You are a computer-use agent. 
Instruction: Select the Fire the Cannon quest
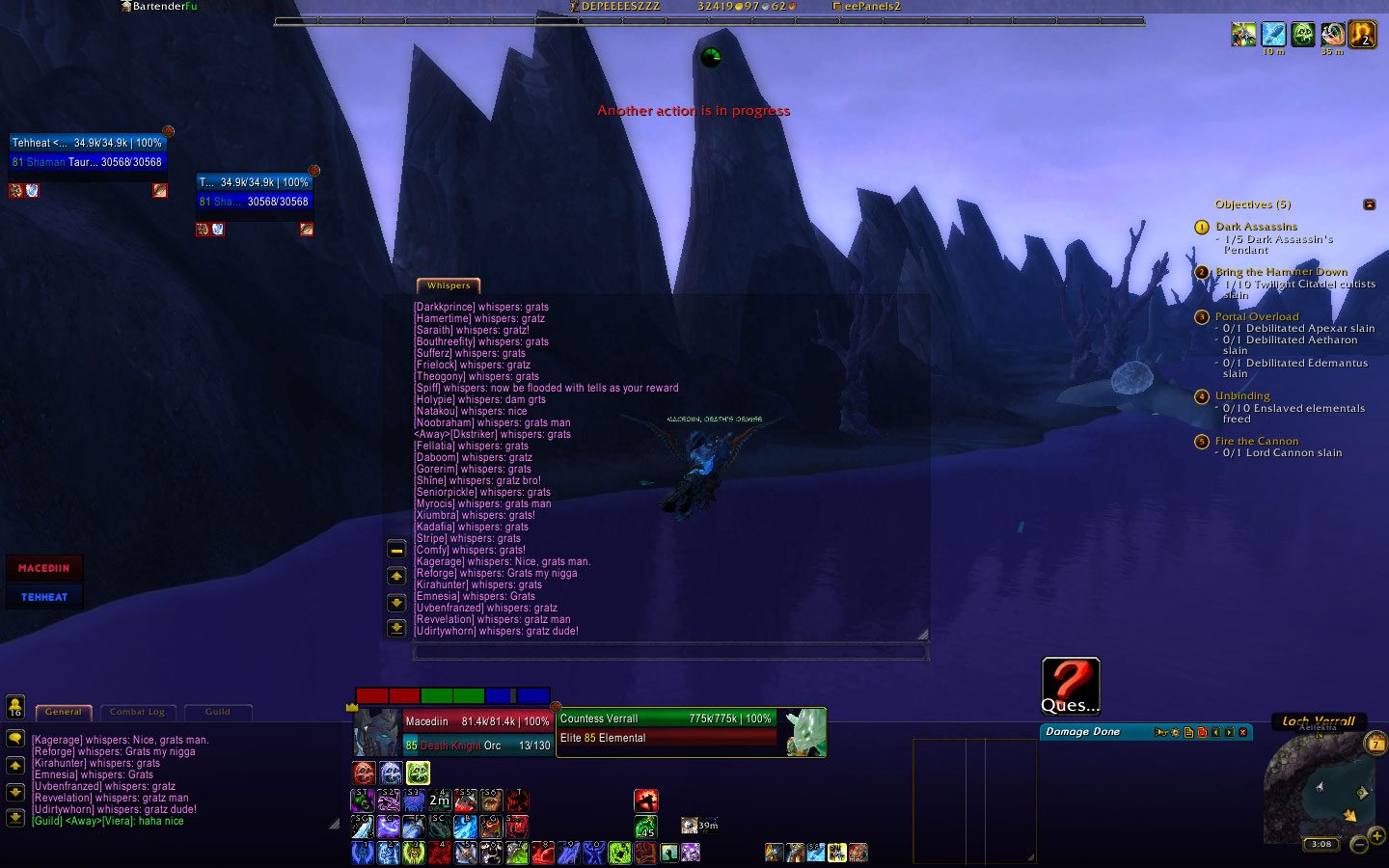tap(1257, 441)
